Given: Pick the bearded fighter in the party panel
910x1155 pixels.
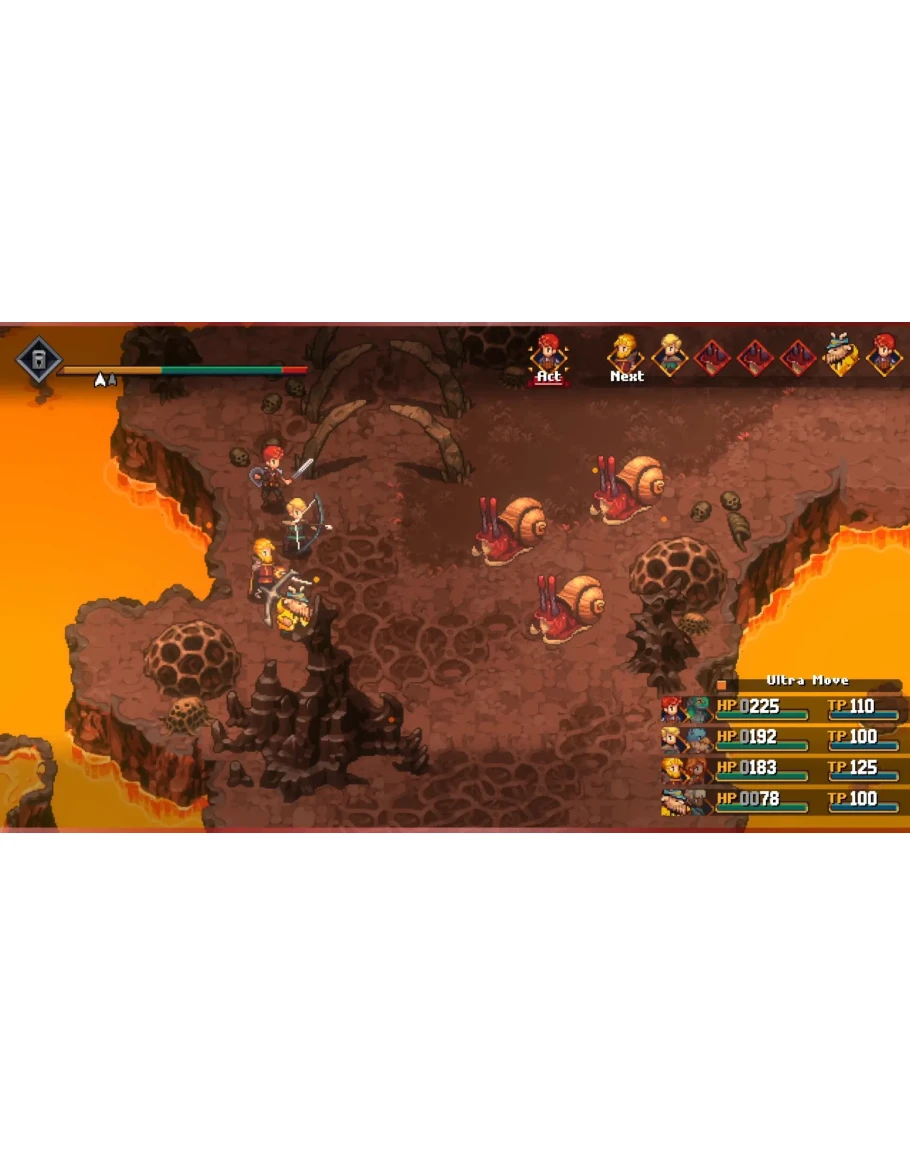Looking at the screenshot, I should (673, 771).
